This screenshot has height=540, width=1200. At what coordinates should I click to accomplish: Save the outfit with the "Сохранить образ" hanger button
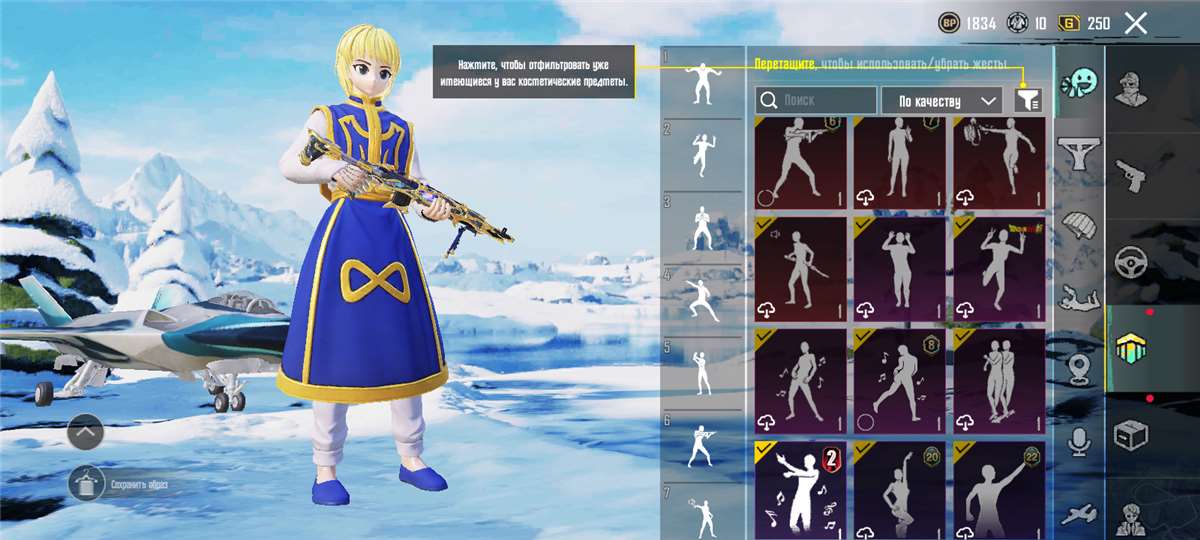[87, 485]
